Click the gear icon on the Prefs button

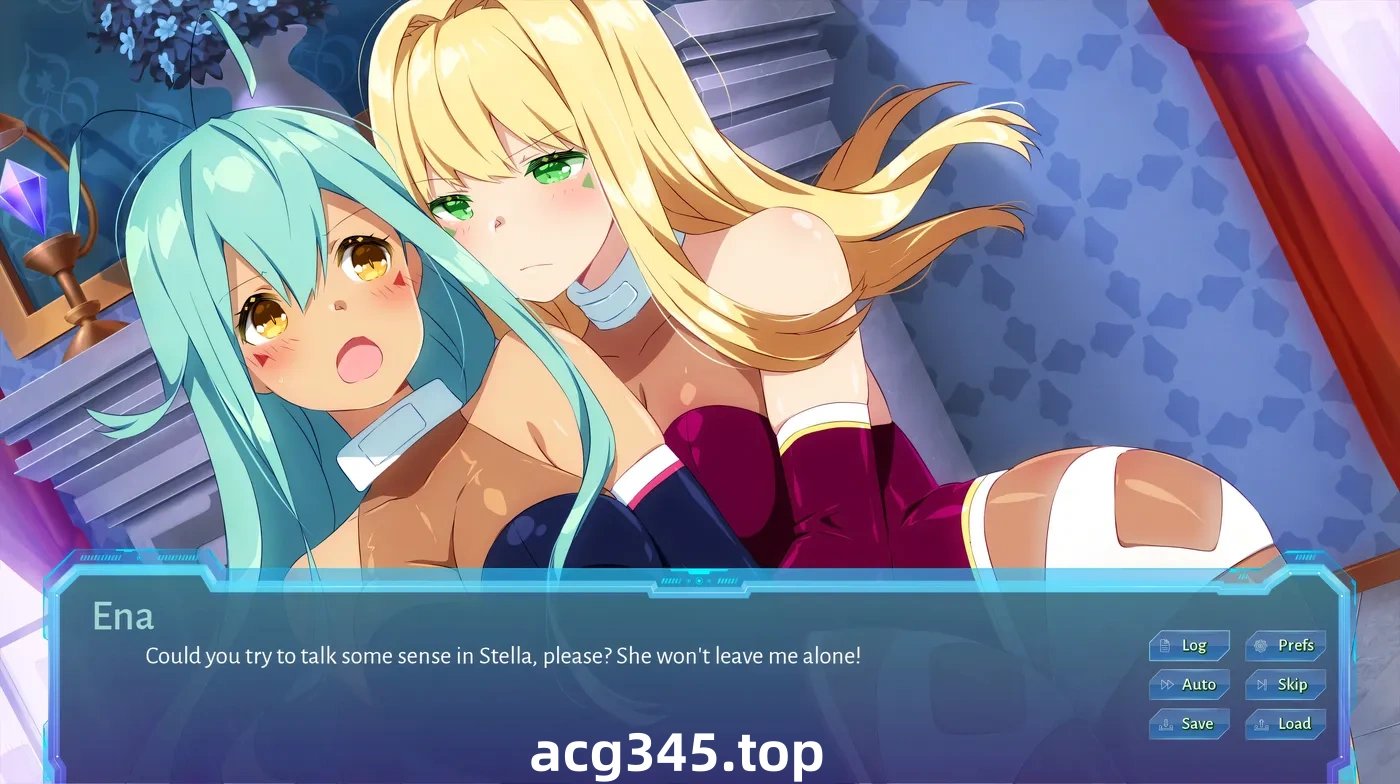[x=1260, y=646]
